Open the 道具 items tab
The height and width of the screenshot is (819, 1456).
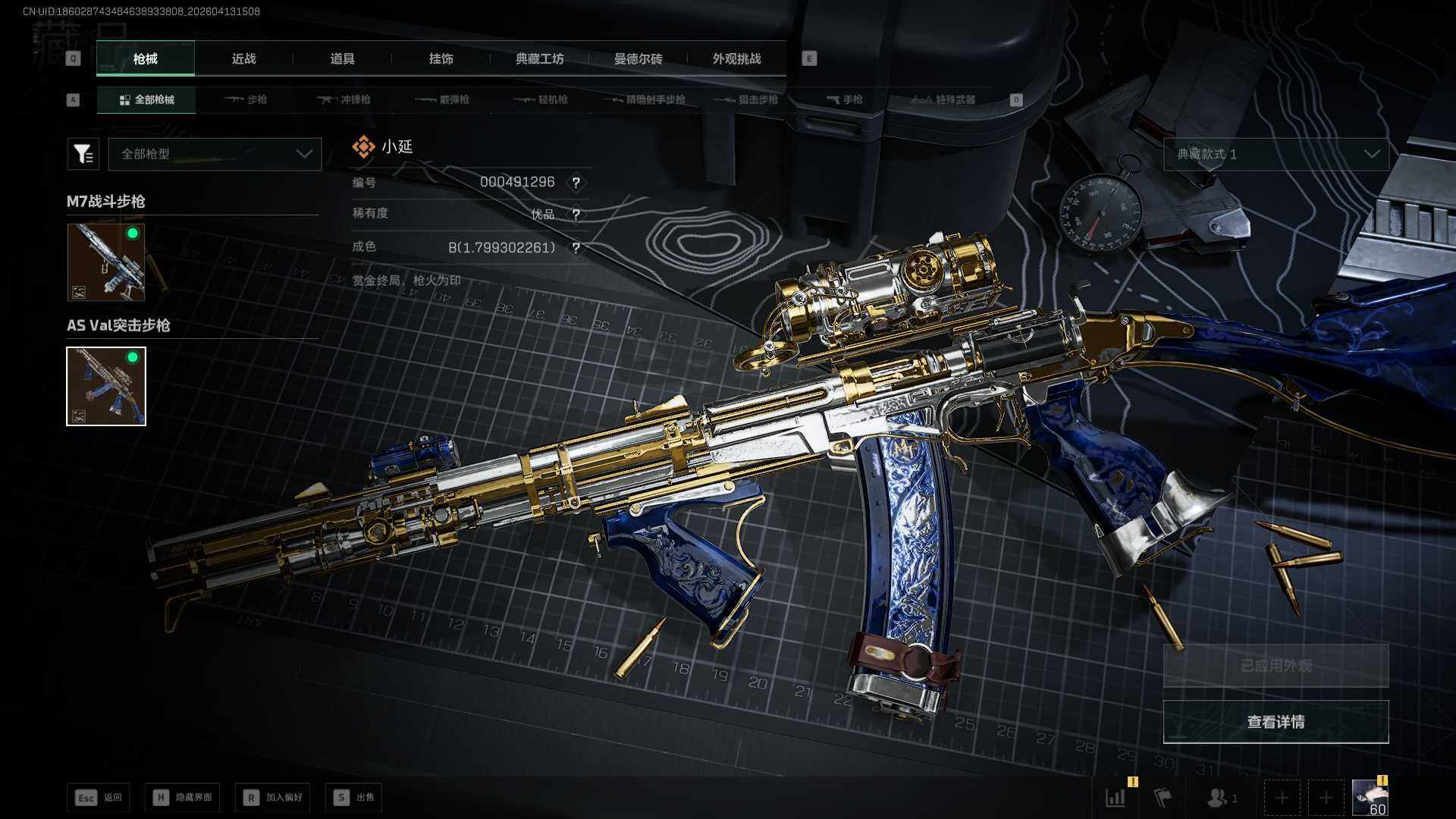342,59
